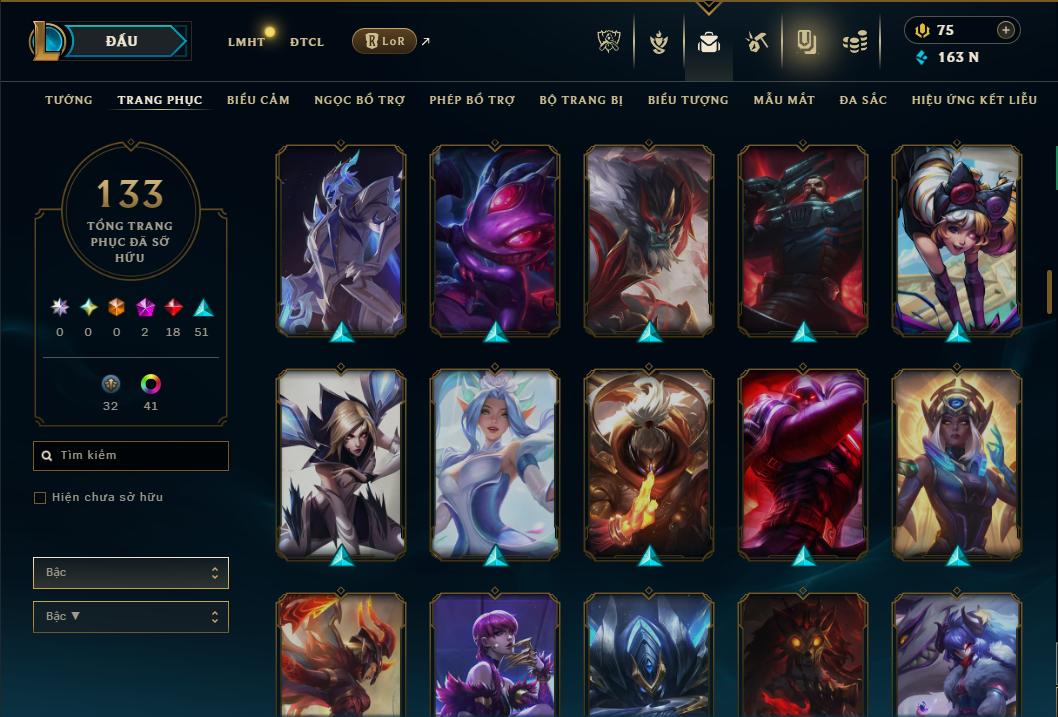Image resolution: width=1058 pixels, height=717 pixels.
Task: Open the LoR external link
Action: click(385, 41)
